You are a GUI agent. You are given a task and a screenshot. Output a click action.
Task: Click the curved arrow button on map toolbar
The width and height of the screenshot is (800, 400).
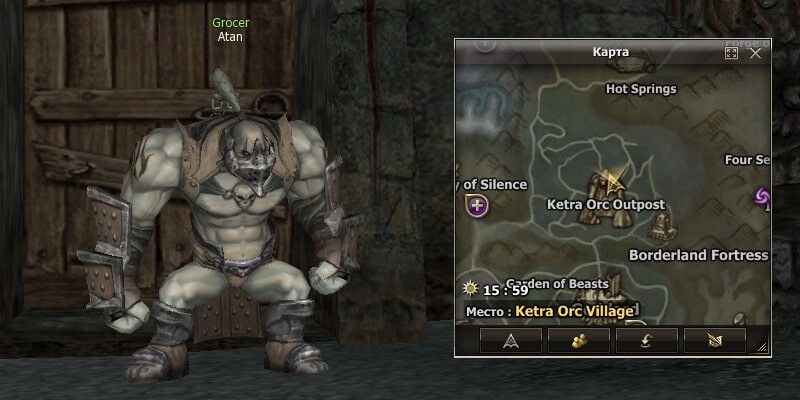(x=646, y=341)
